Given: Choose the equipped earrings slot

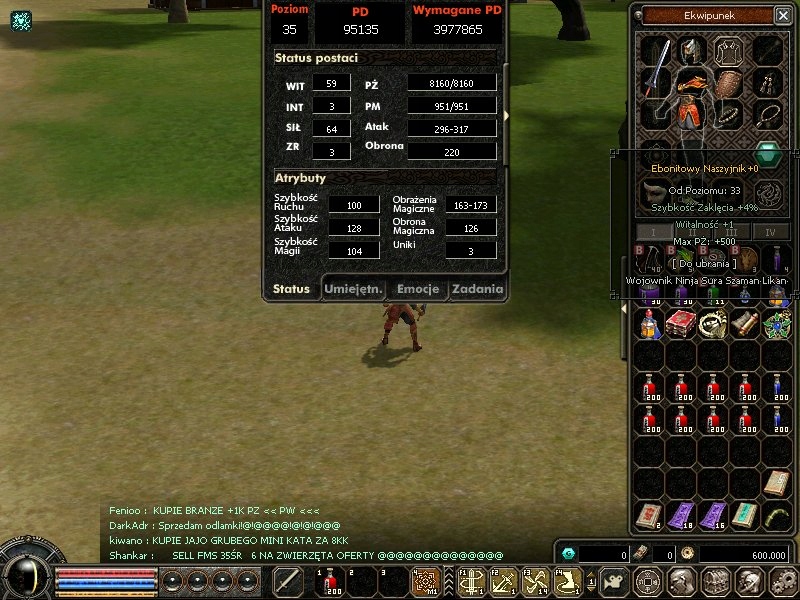Looking at the screenshot, I should tap(767, 84).
